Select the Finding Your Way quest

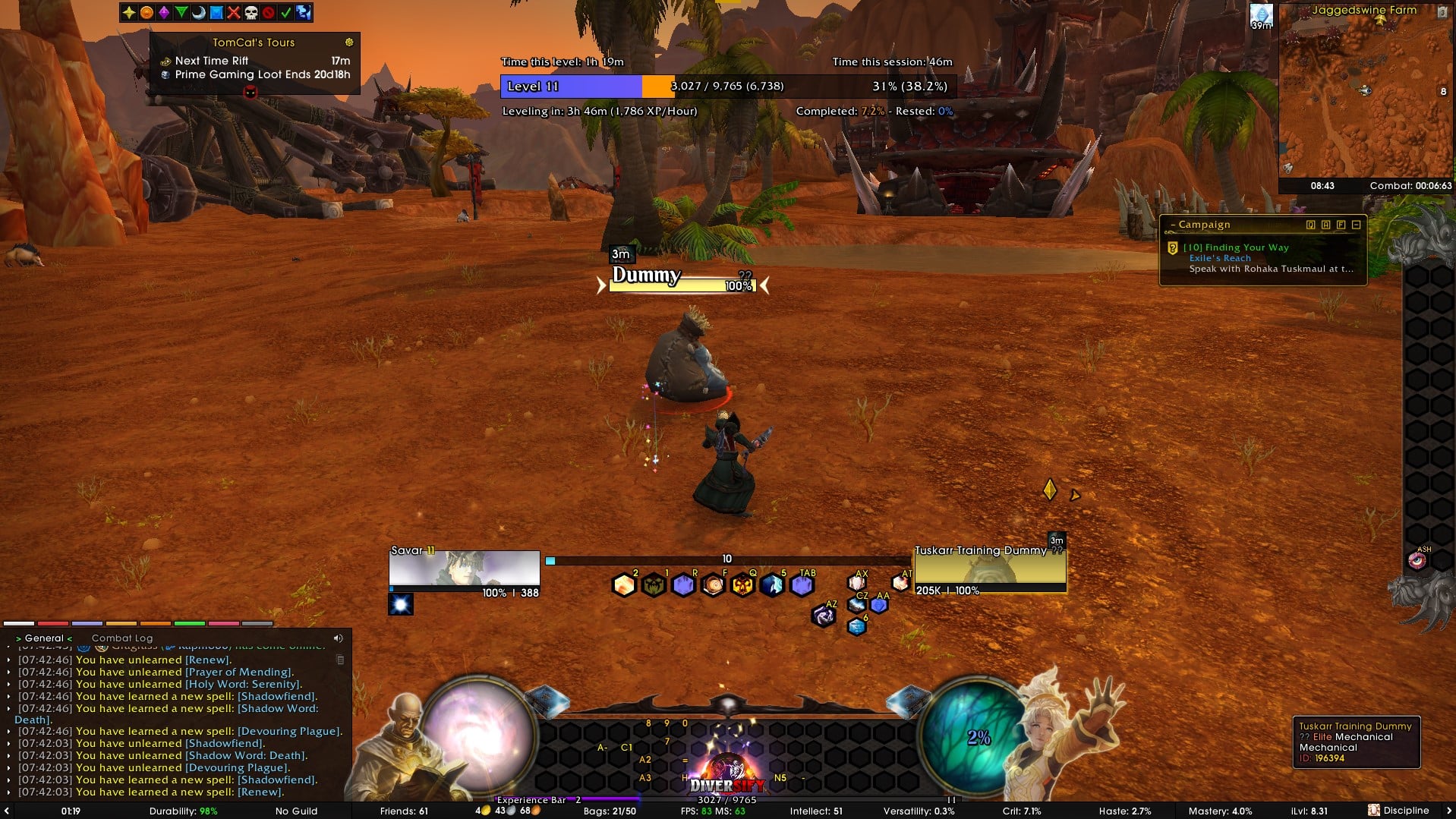click(x=1235, y=247)
